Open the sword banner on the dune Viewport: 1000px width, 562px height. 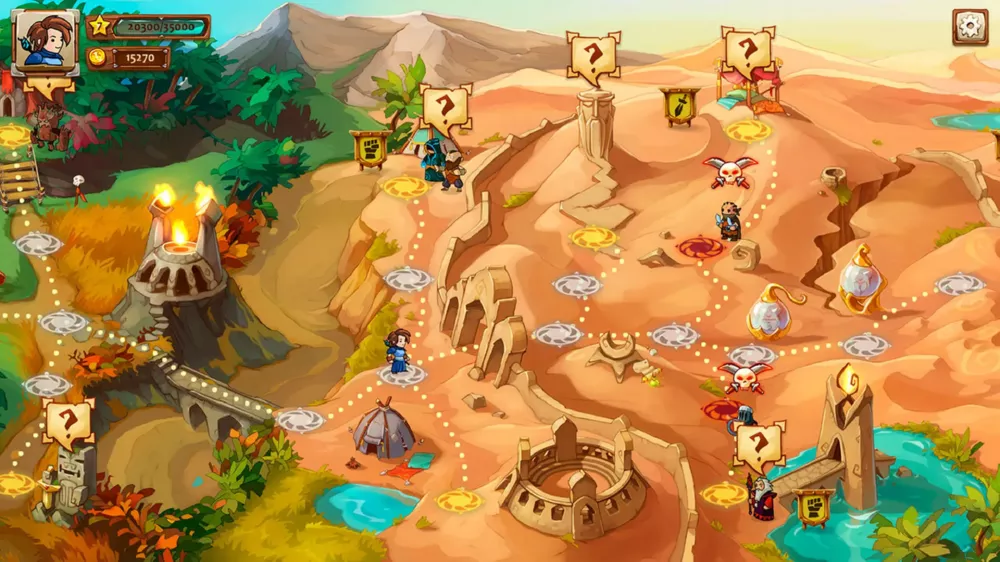point(679,106)
